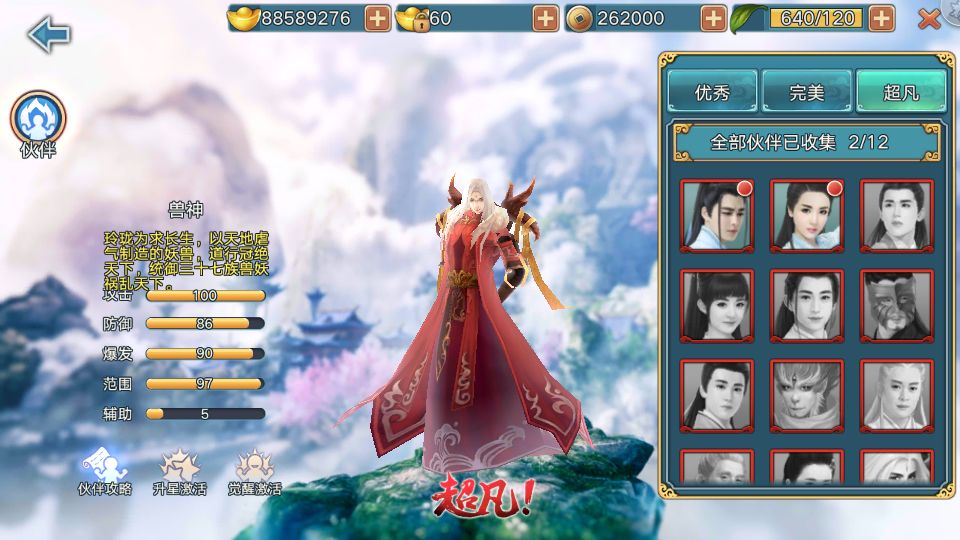Select the masked companion portrait
Viewport: 960px width, 540px height.
pos(897,306)
